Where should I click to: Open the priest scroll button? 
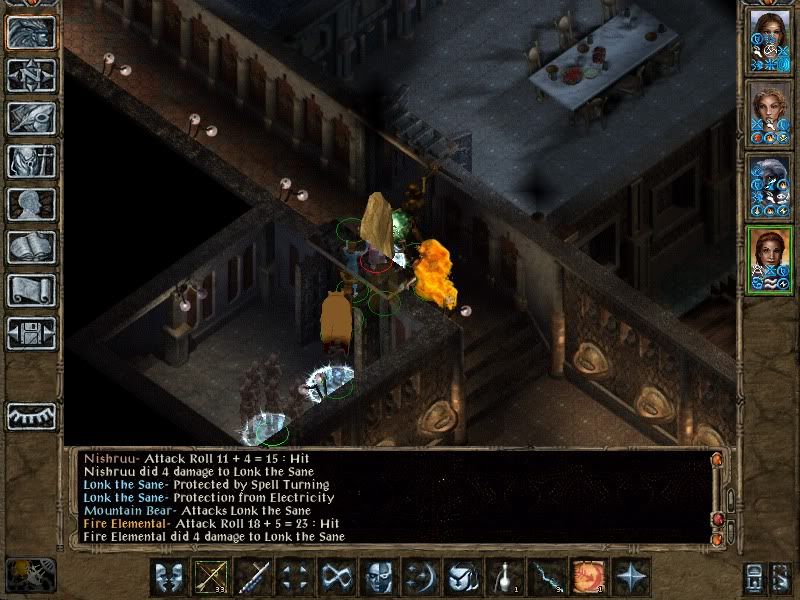point(31,290)
